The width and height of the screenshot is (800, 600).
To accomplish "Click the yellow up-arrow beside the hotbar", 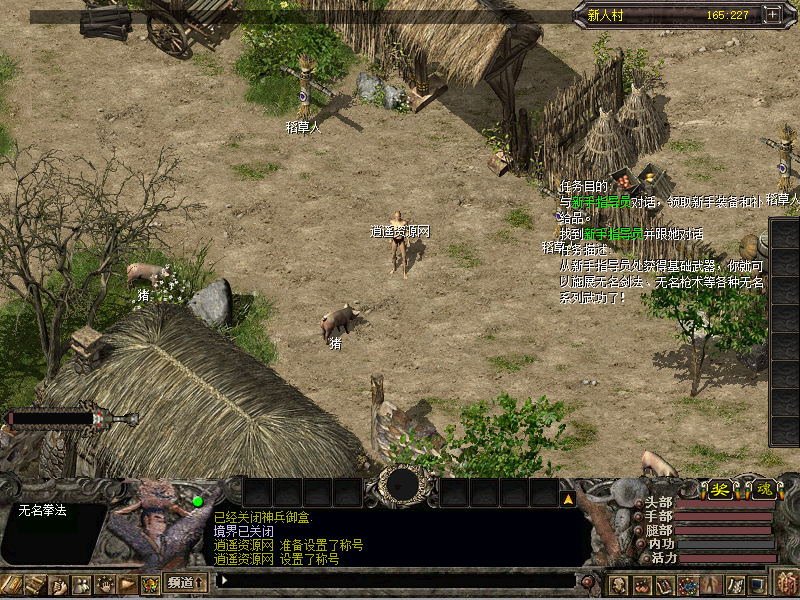I will 568,497.
